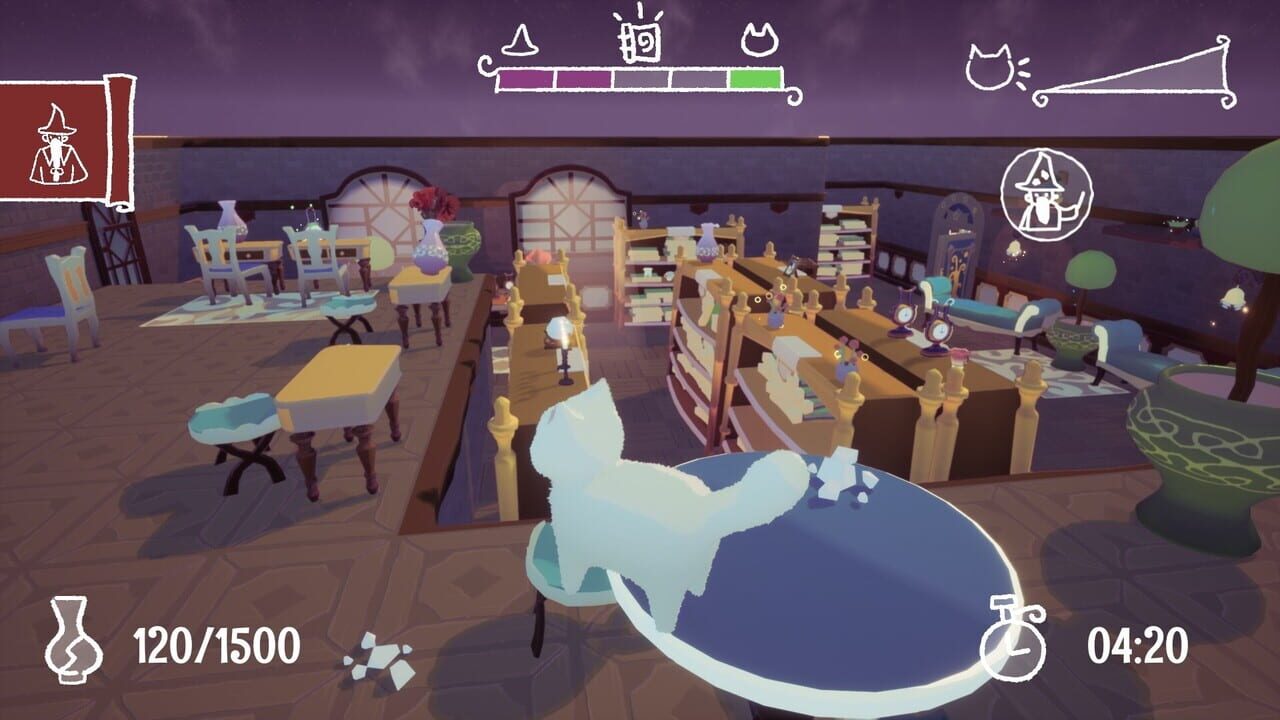The height and width of the screenshot is (720, 1280).
Task: Open the curled left end of the progress bar
Action: click(x=487, y=66)
